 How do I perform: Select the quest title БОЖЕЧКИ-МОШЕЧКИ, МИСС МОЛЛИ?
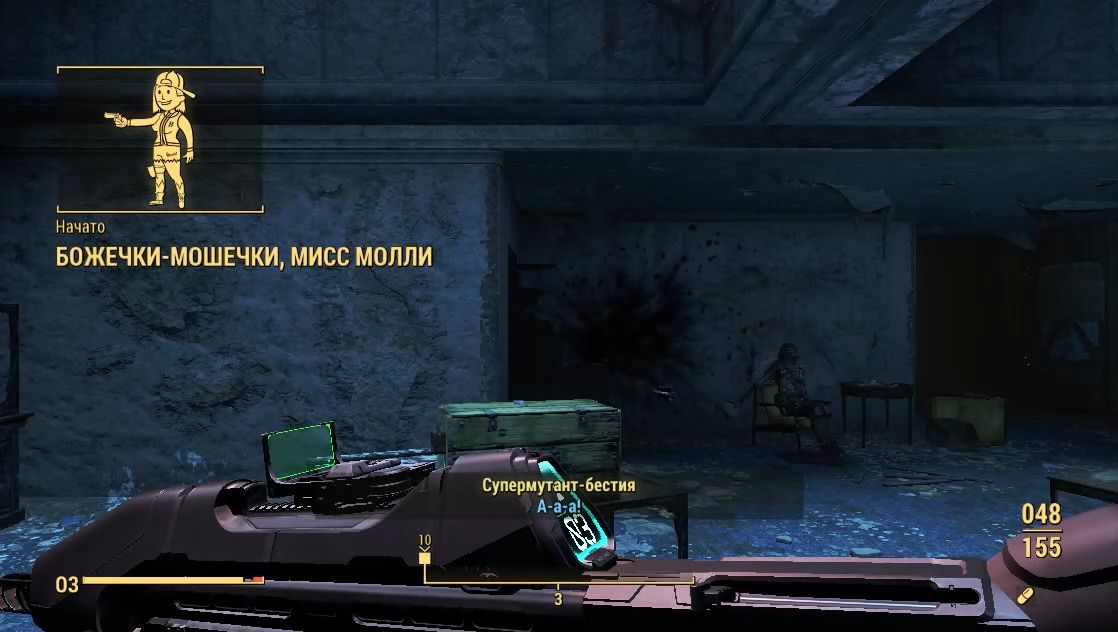pyautogui.click(x=244, y=257)
